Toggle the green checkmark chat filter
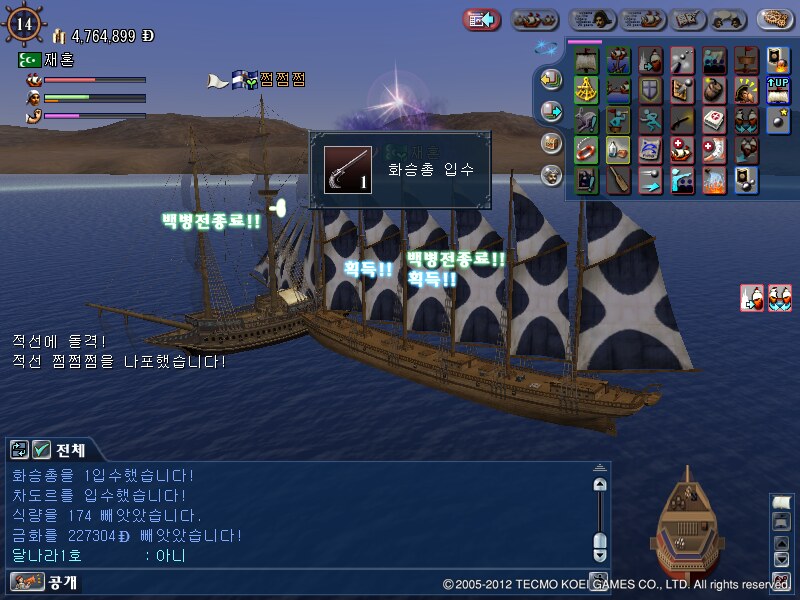 42,449
